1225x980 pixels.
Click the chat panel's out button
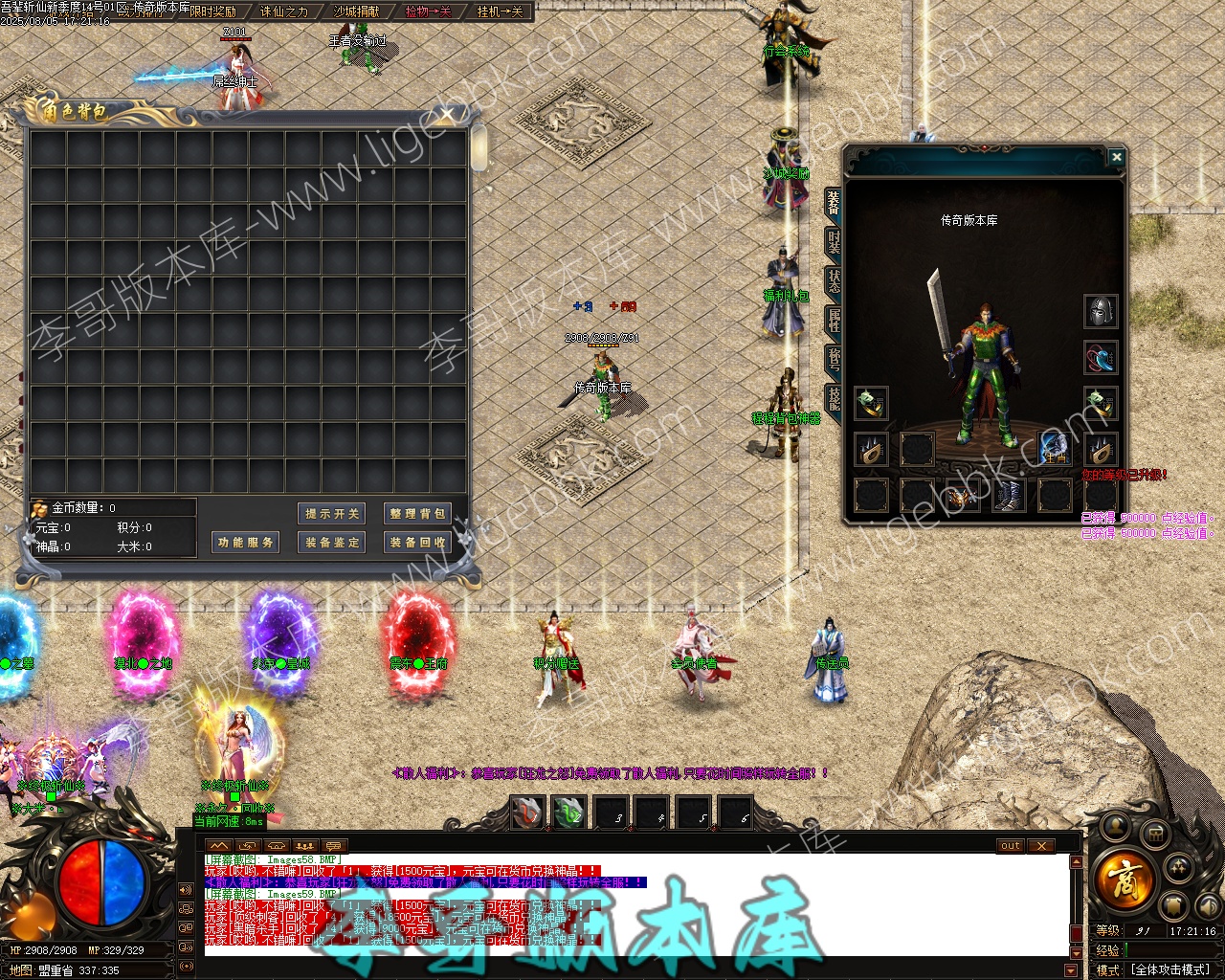point(1011,846)
